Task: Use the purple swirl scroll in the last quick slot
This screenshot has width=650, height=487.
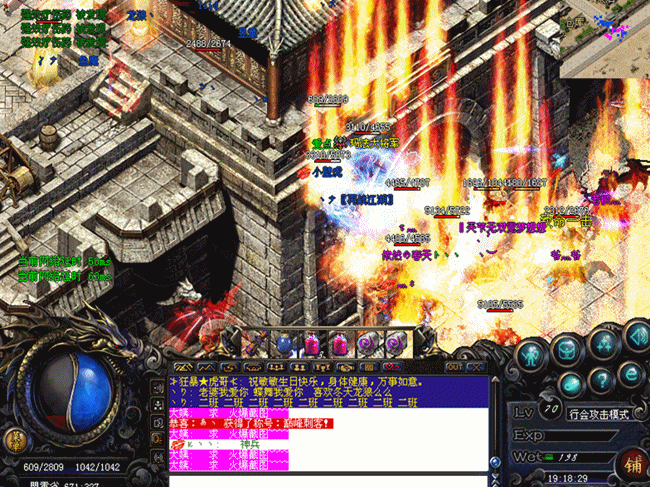Action: click(397, 345)
